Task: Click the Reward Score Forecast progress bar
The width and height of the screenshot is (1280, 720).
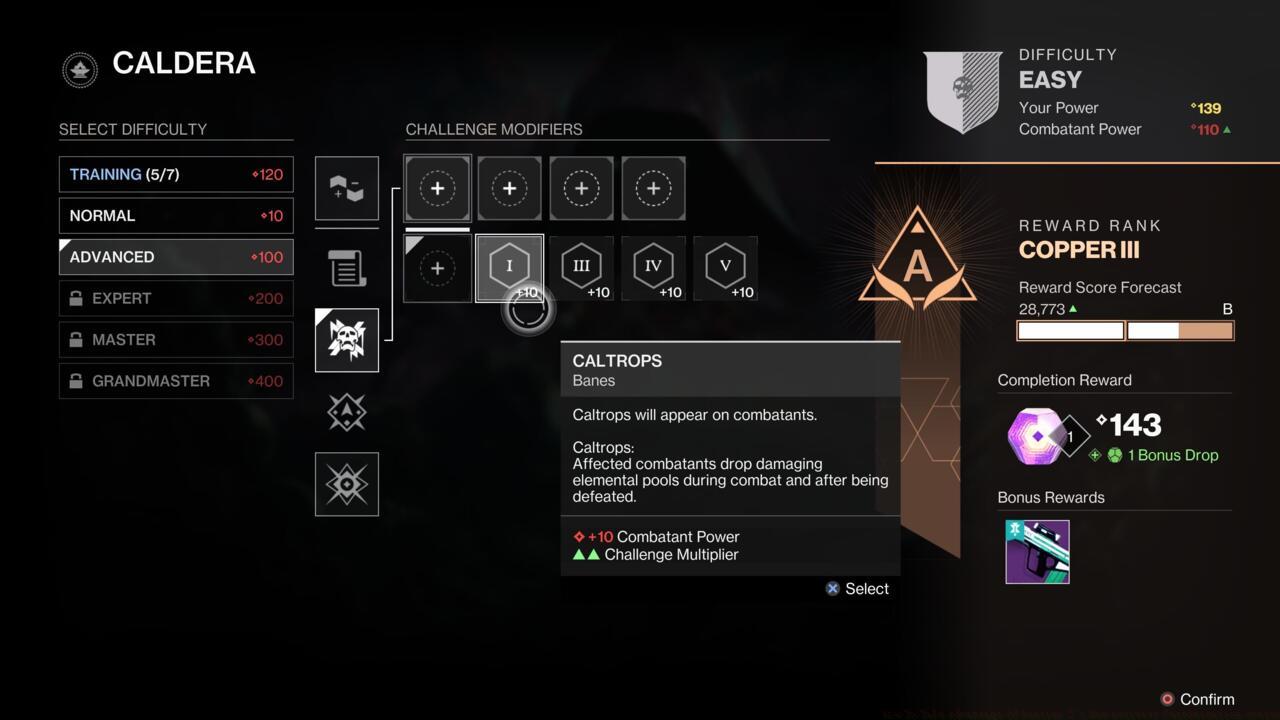Action: [x=1125, y=330]
